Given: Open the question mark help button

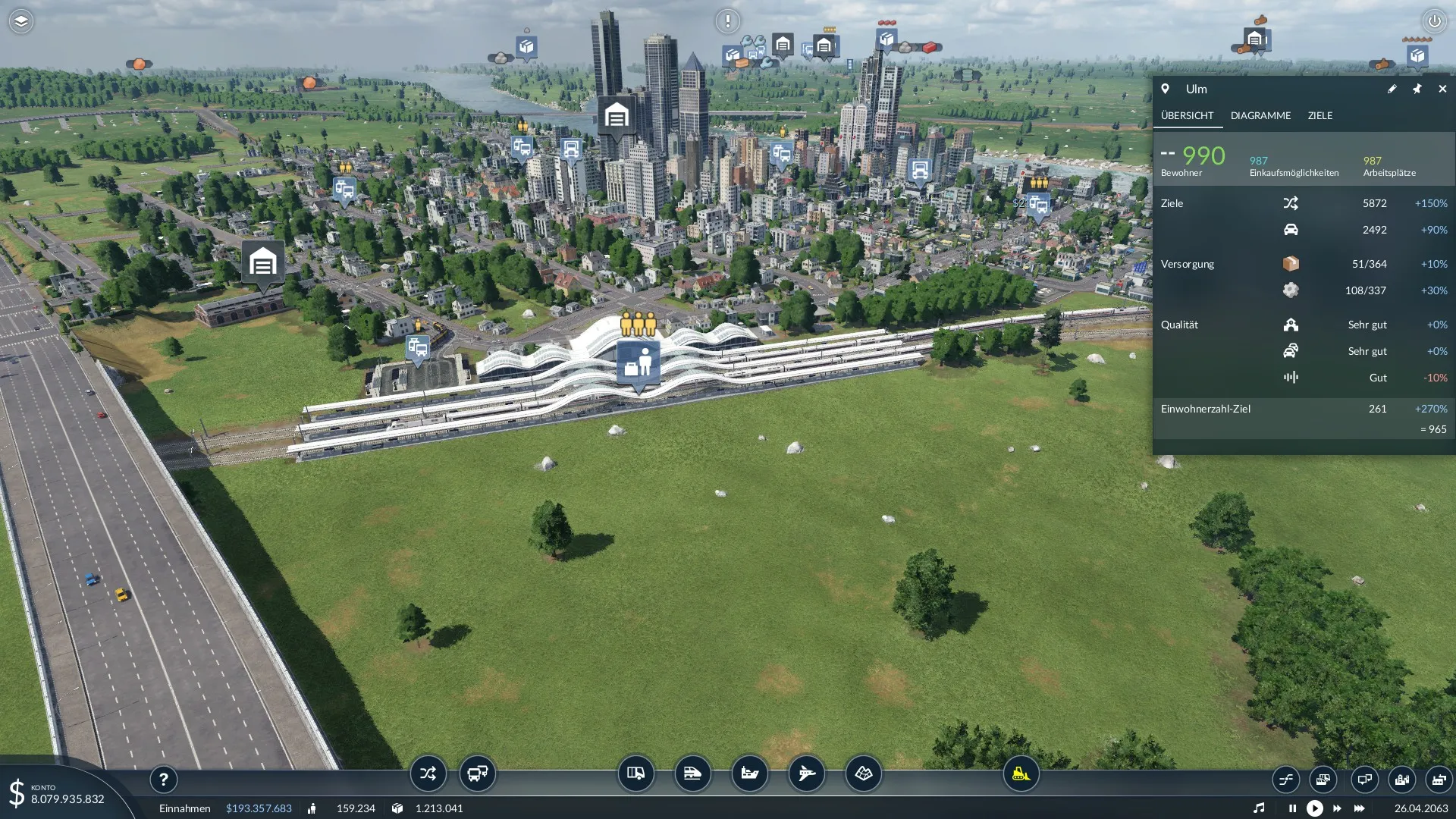Looking at the screenshot, I should click(163, 779).
